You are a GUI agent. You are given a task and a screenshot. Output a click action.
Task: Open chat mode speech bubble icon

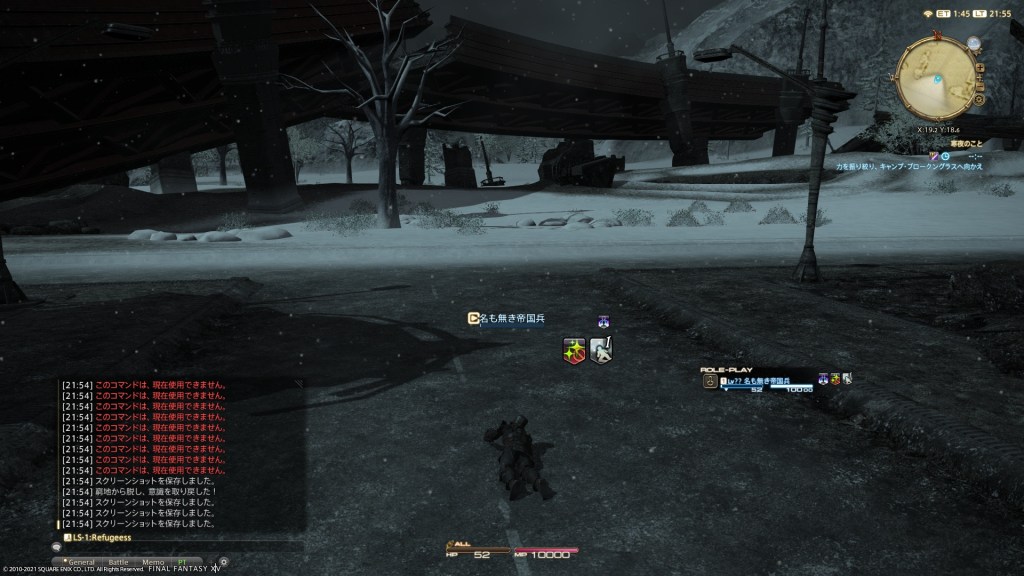click(57, 547)
